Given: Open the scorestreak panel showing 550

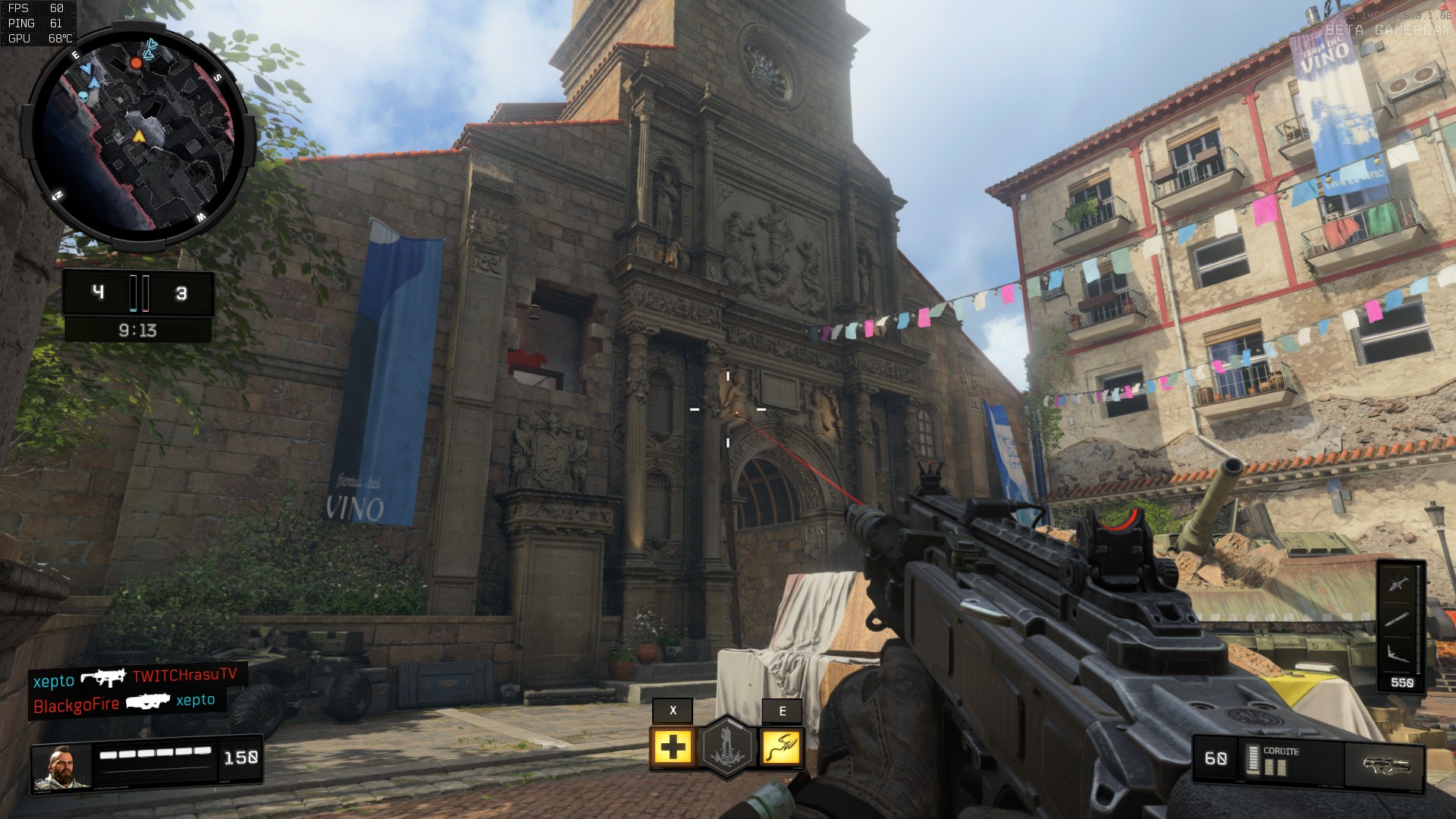Looking at the screenshot, I should point(1401,627).
